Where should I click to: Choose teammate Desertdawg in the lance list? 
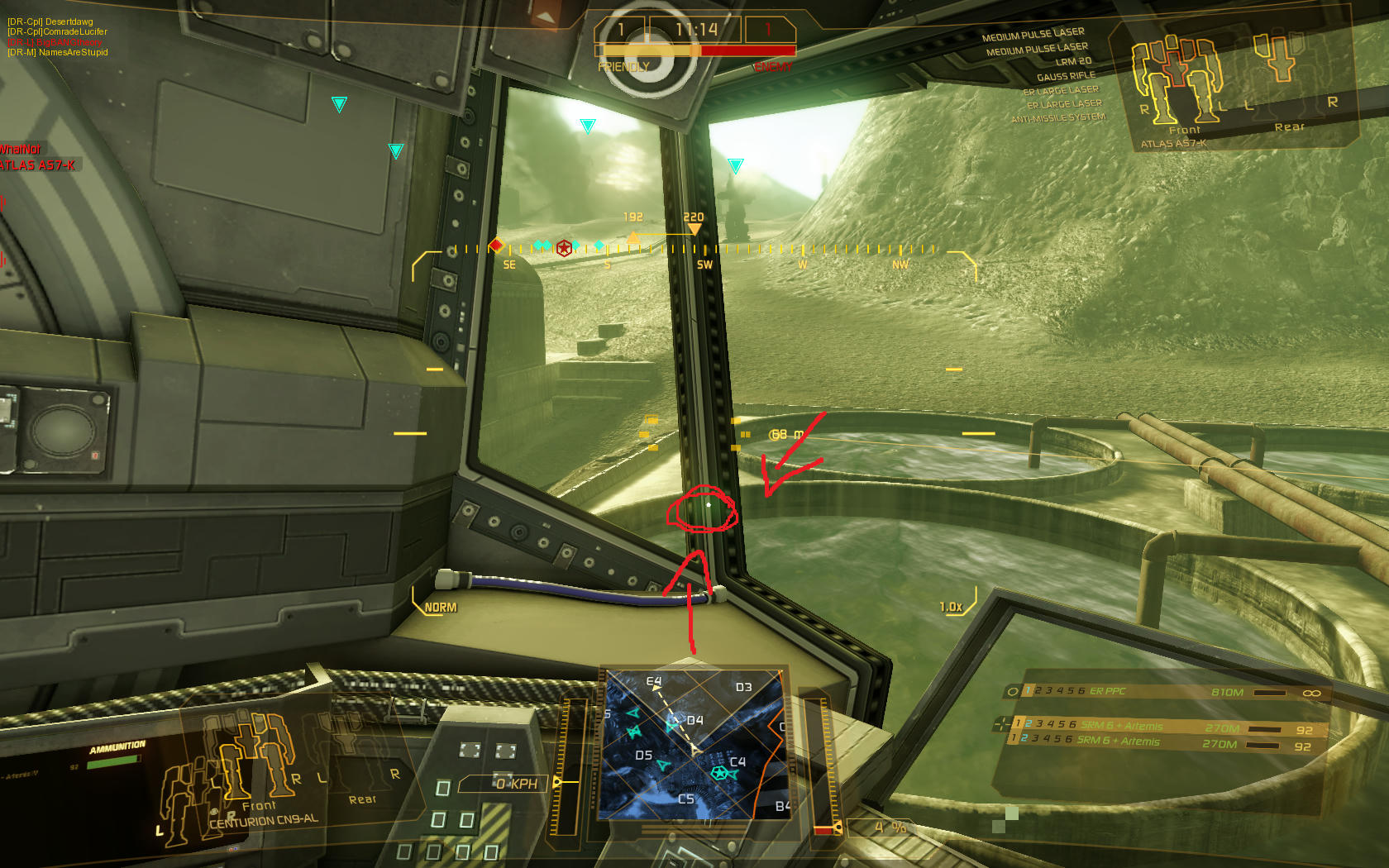50,21
